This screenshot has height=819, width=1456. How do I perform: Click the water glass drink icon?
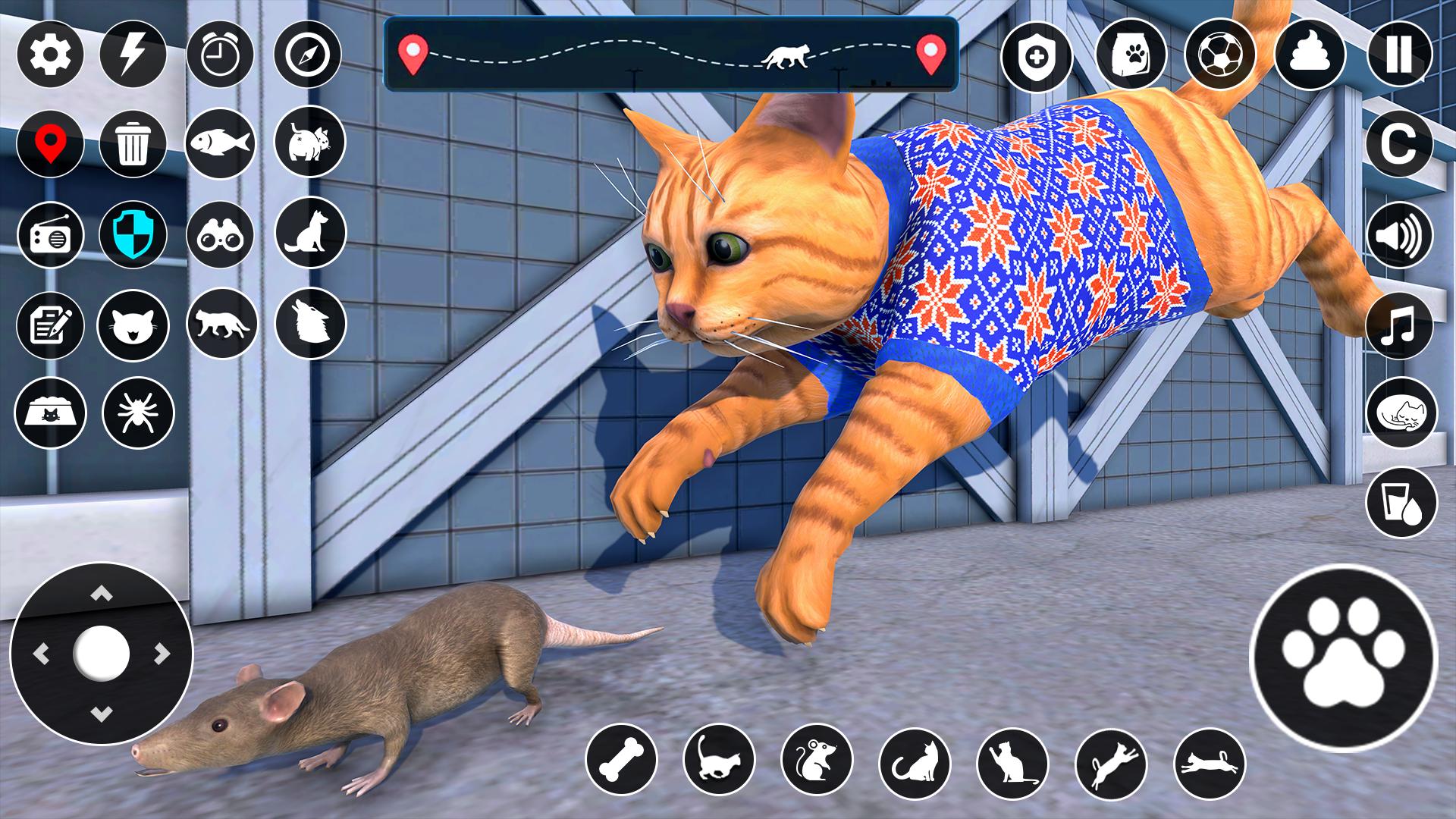(1401, 502)
